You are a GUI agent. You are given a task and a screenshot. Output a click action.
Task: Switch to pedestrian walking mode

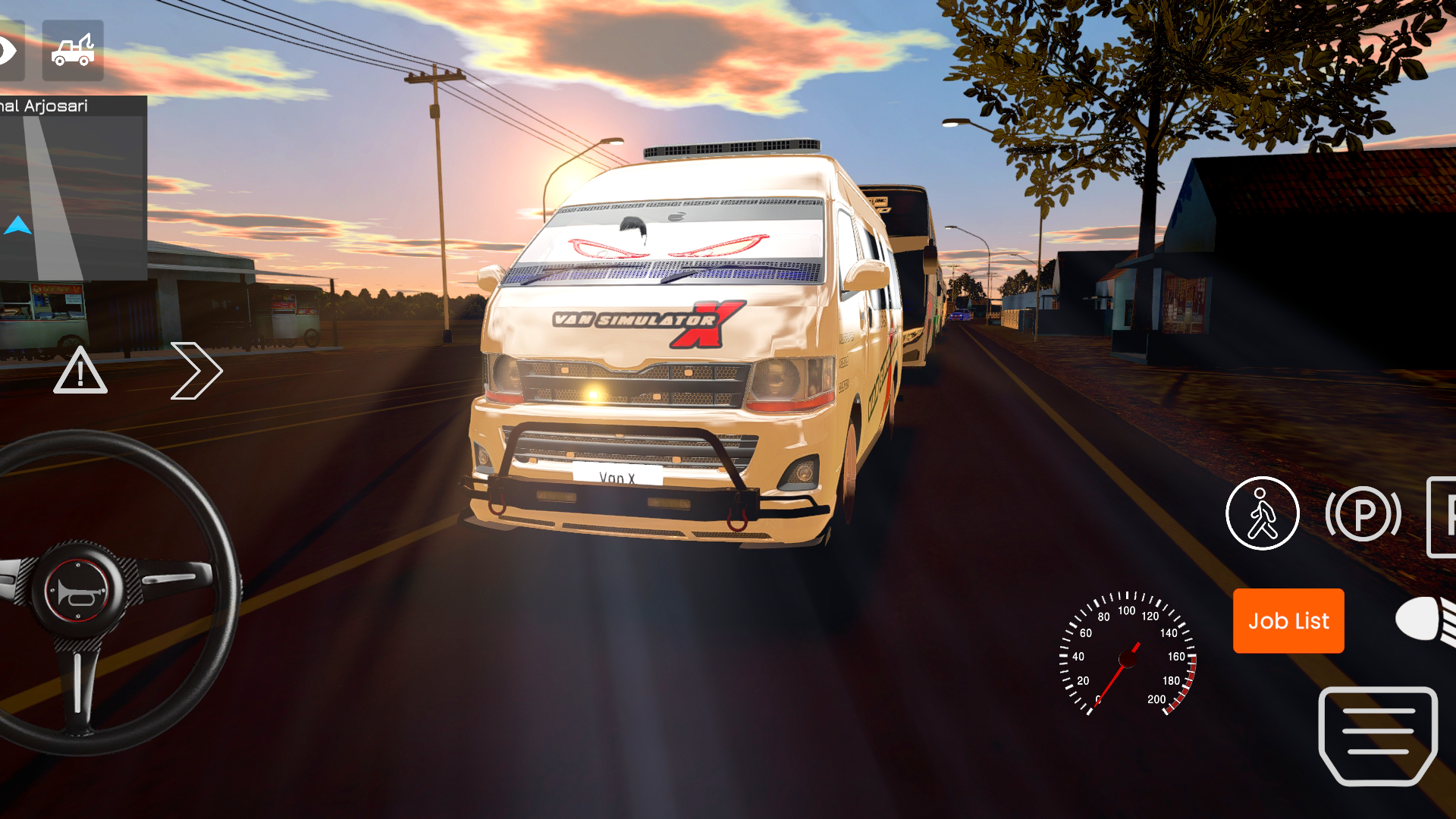(x=1262, y=514)
